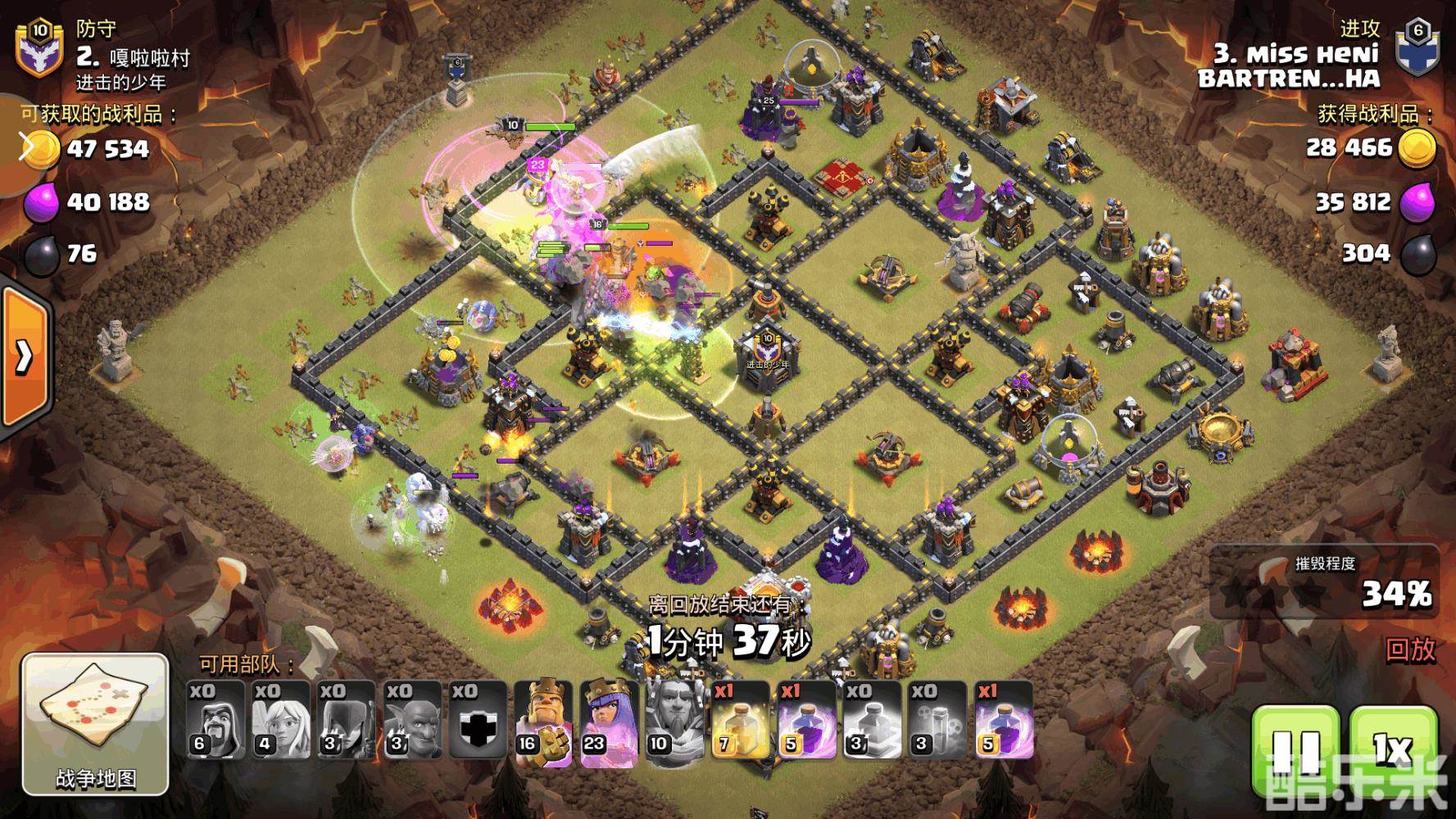Expand the orange side panel arrow
The width and height of the screenshot is (1456, 819).
[x=25, y=356]
